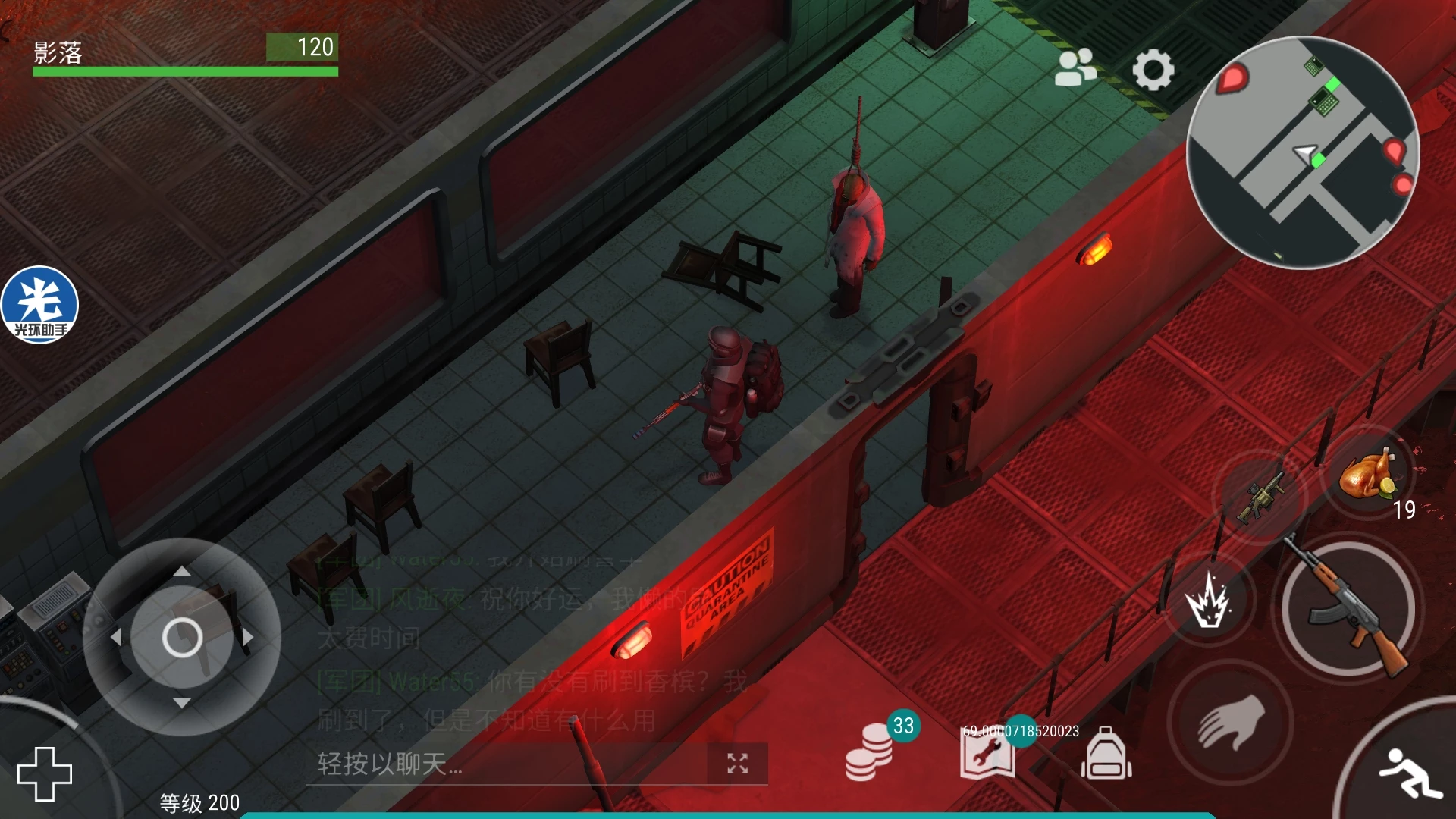Tap the chat input field
Screen dimensions: 1456x819
tap(500, 764)
